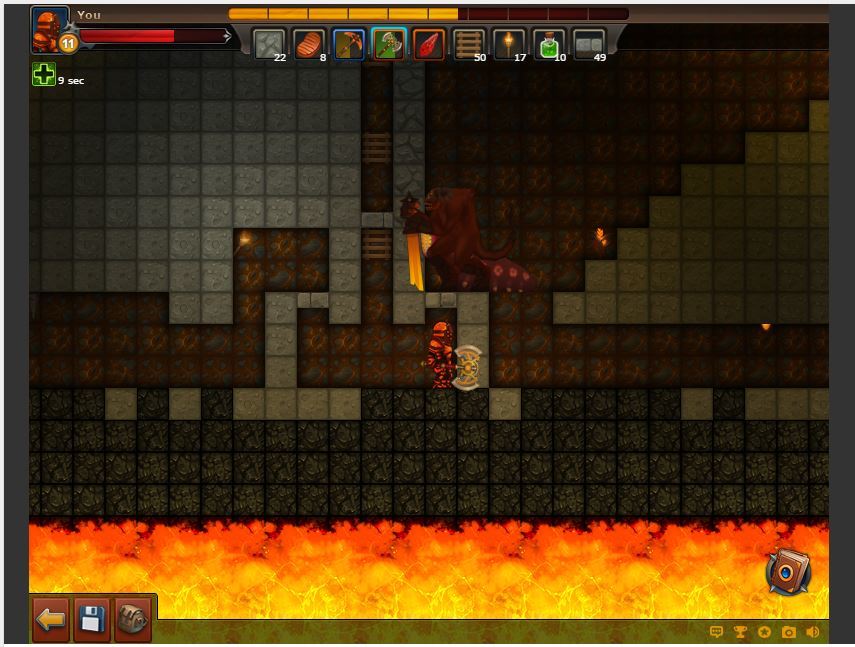Click the green plus healing buff icon
The height and width of the screenshot is (647, 855).
tap(43, 74)
